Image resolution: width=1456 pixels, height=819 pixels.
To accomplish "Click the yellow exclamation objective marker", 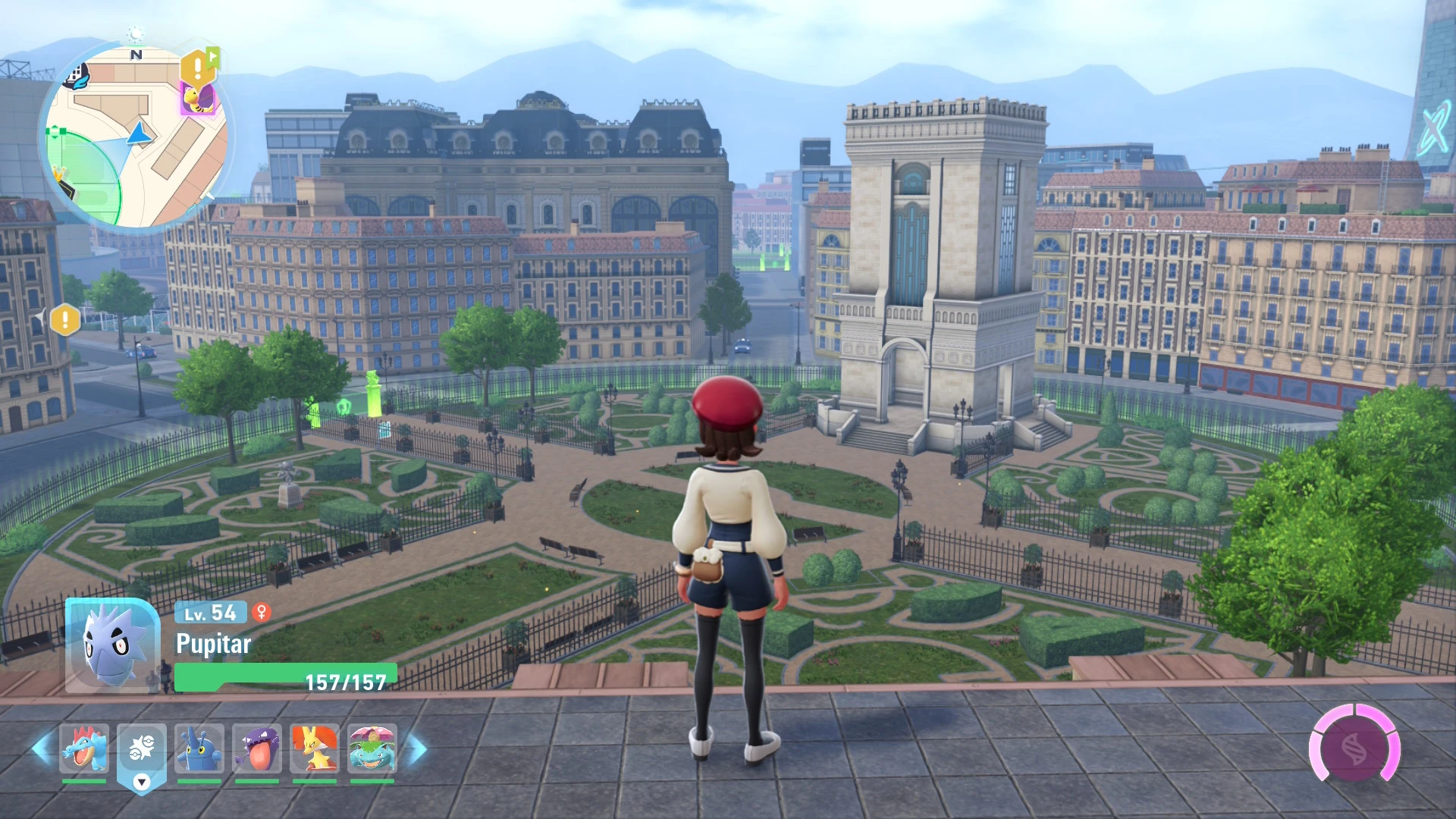I will (x=65, y=319).
